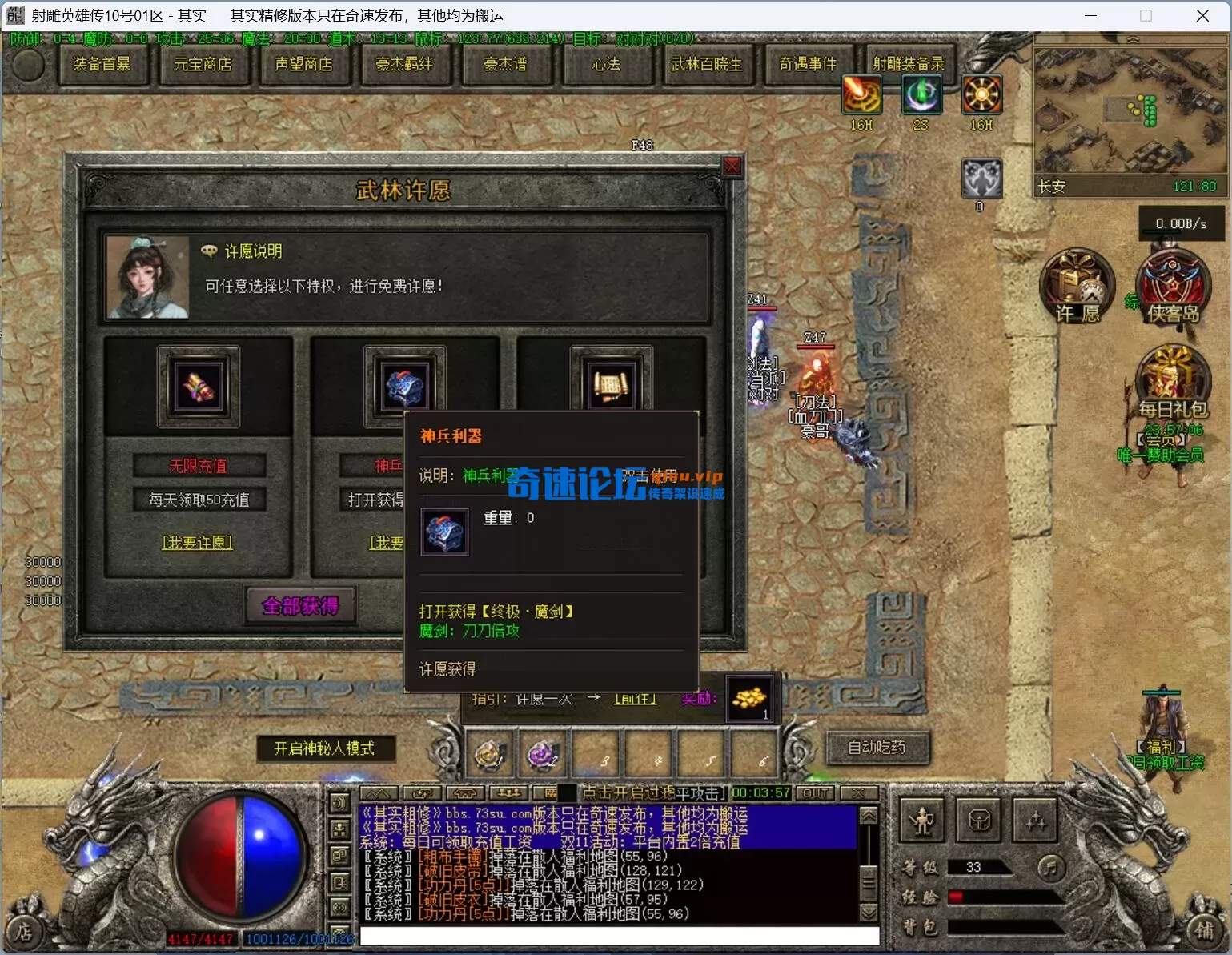Open the 元宝商店 shop
Screen dimensions: 1232x955
pos(203,64)
